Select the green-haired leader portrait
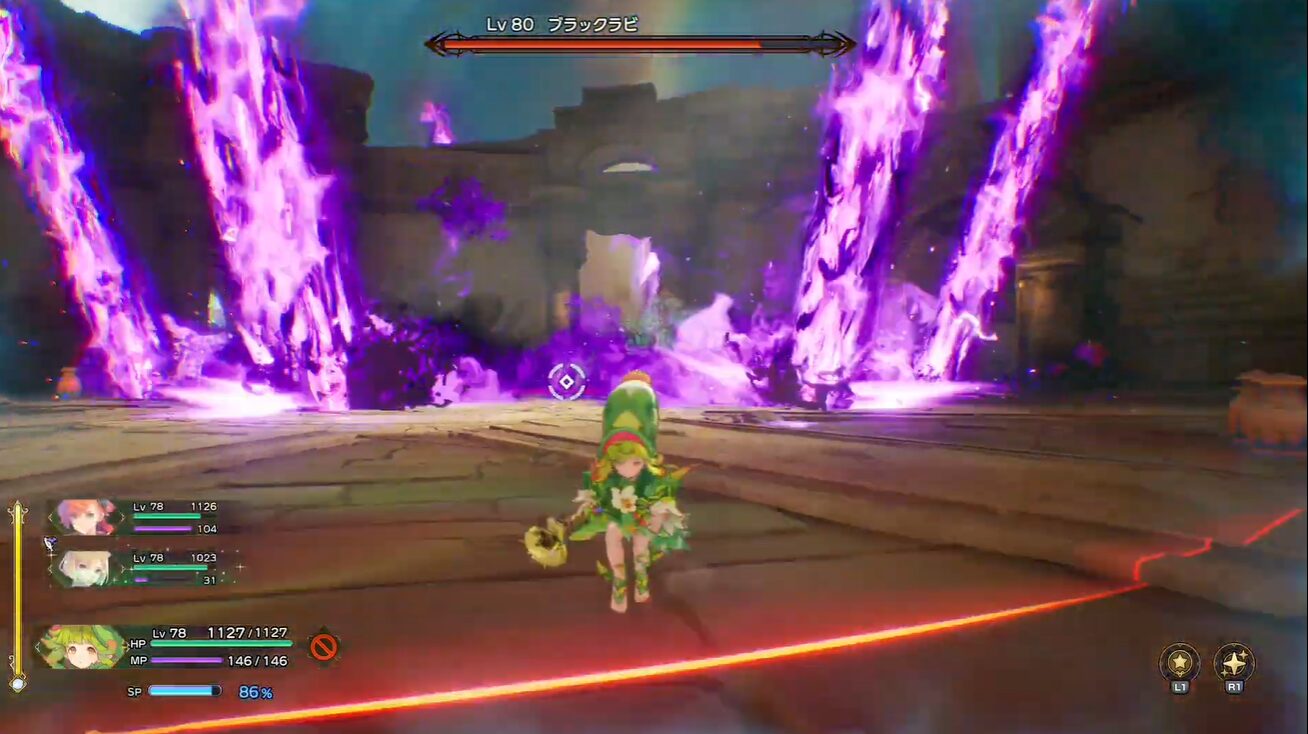Screen dimensions: 1308x734 [82, 646]
